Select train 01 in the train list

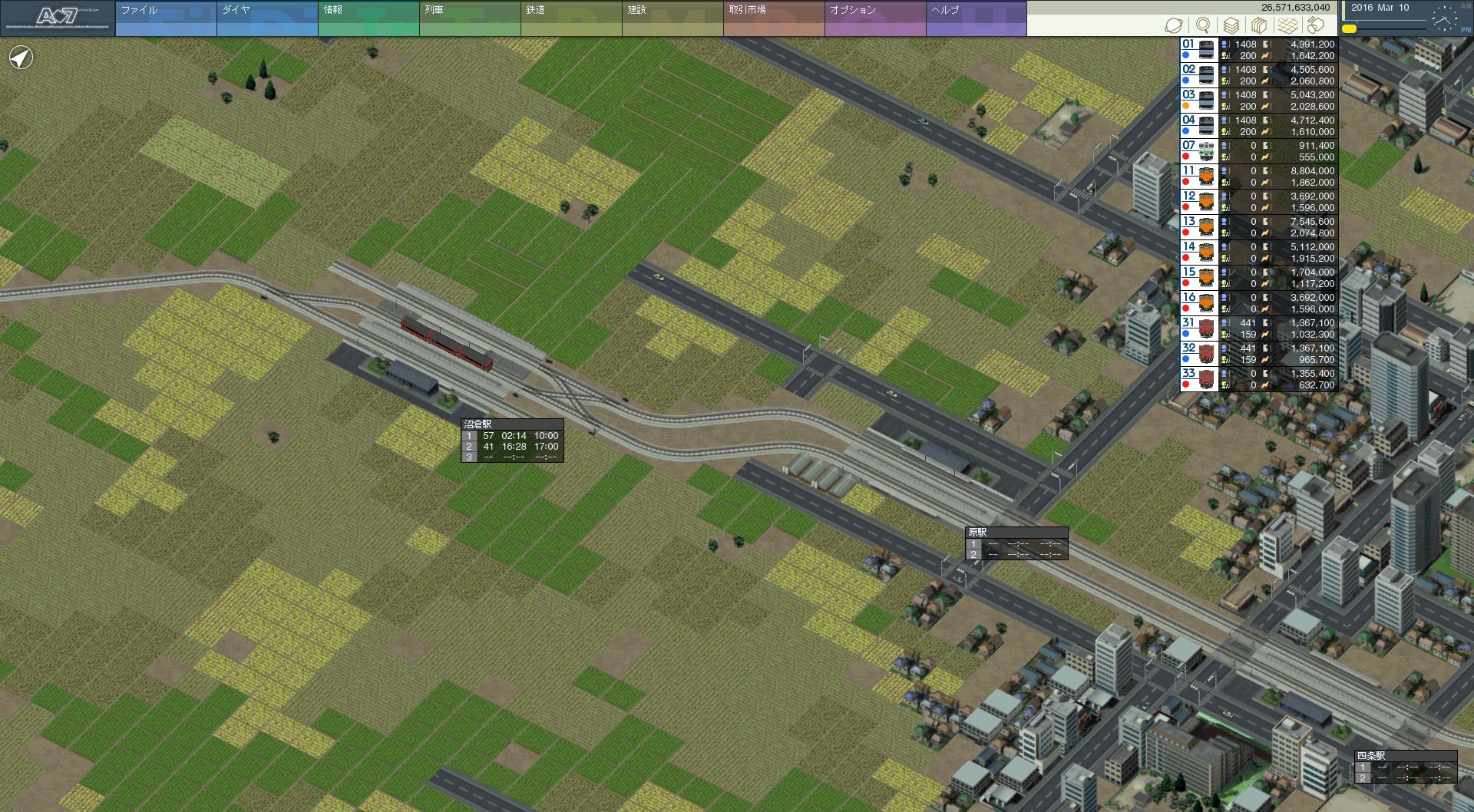1259,50
